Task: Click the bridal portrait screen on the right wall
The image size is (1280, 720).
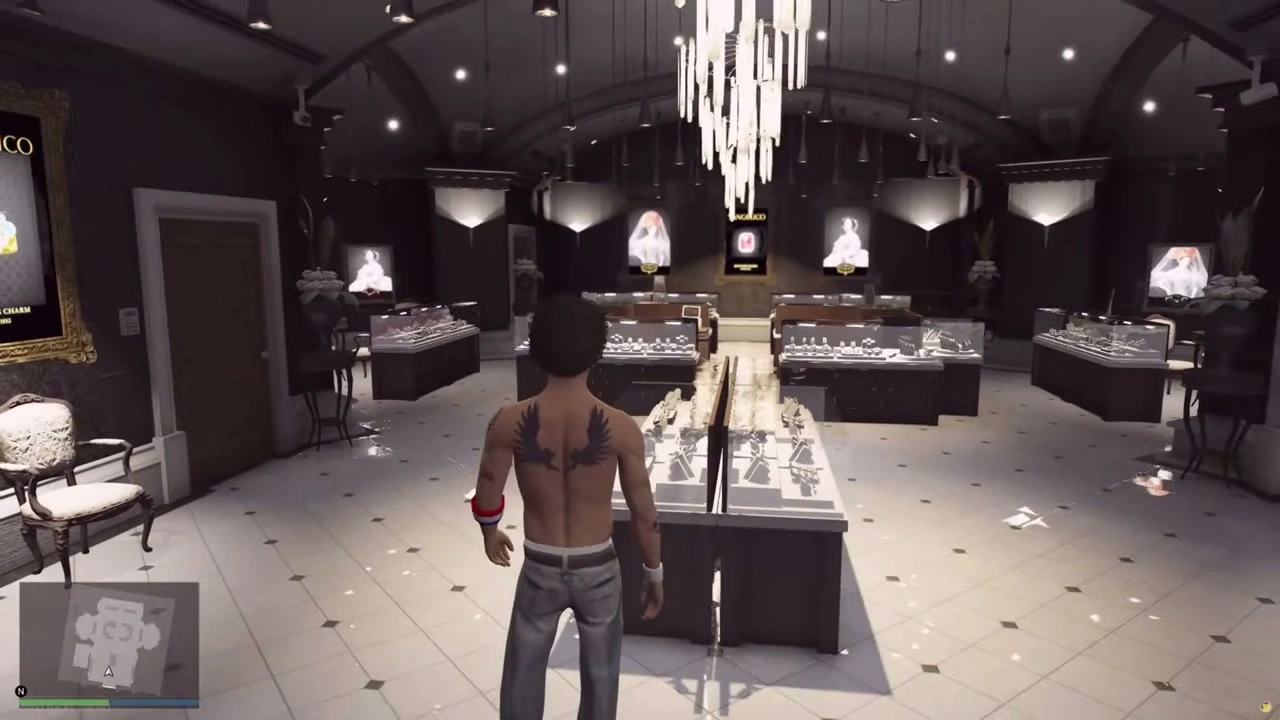Action: pos(848,240)
